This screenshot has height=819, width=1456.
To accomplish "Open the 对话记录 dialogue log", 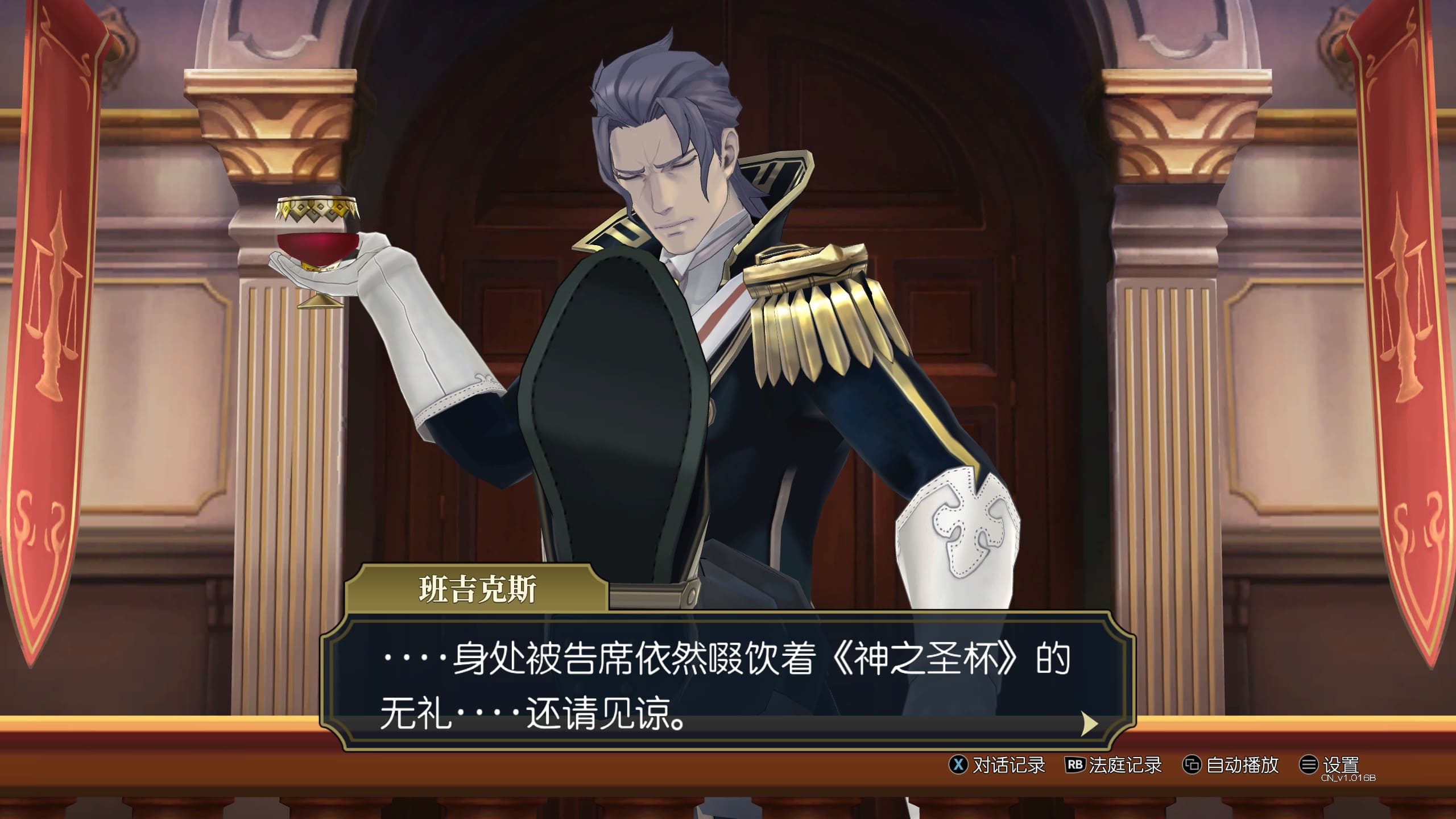I will point(998,765).
